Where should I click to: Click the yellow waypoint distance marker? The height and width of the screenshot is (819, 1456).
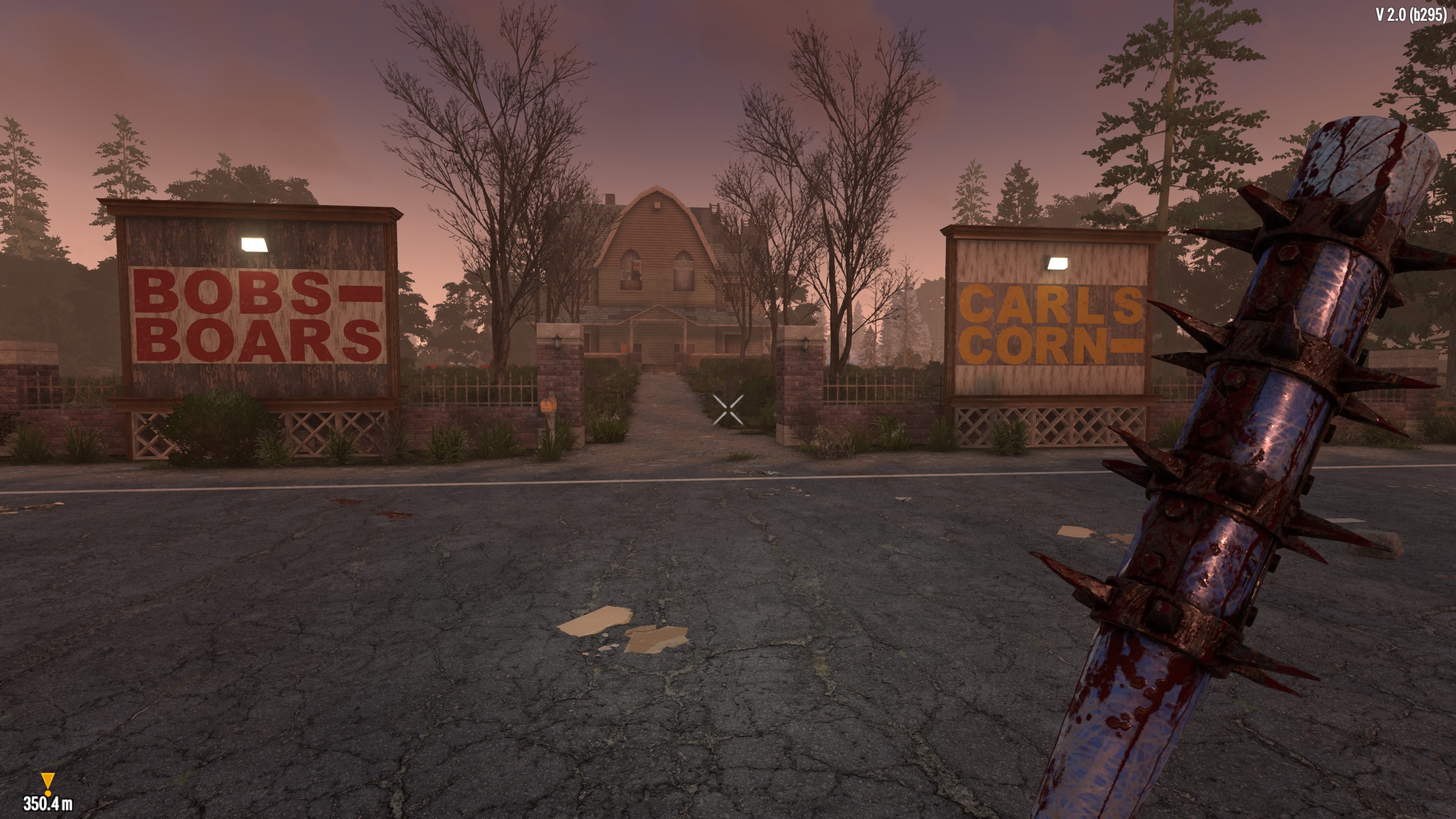click(47, 783)
